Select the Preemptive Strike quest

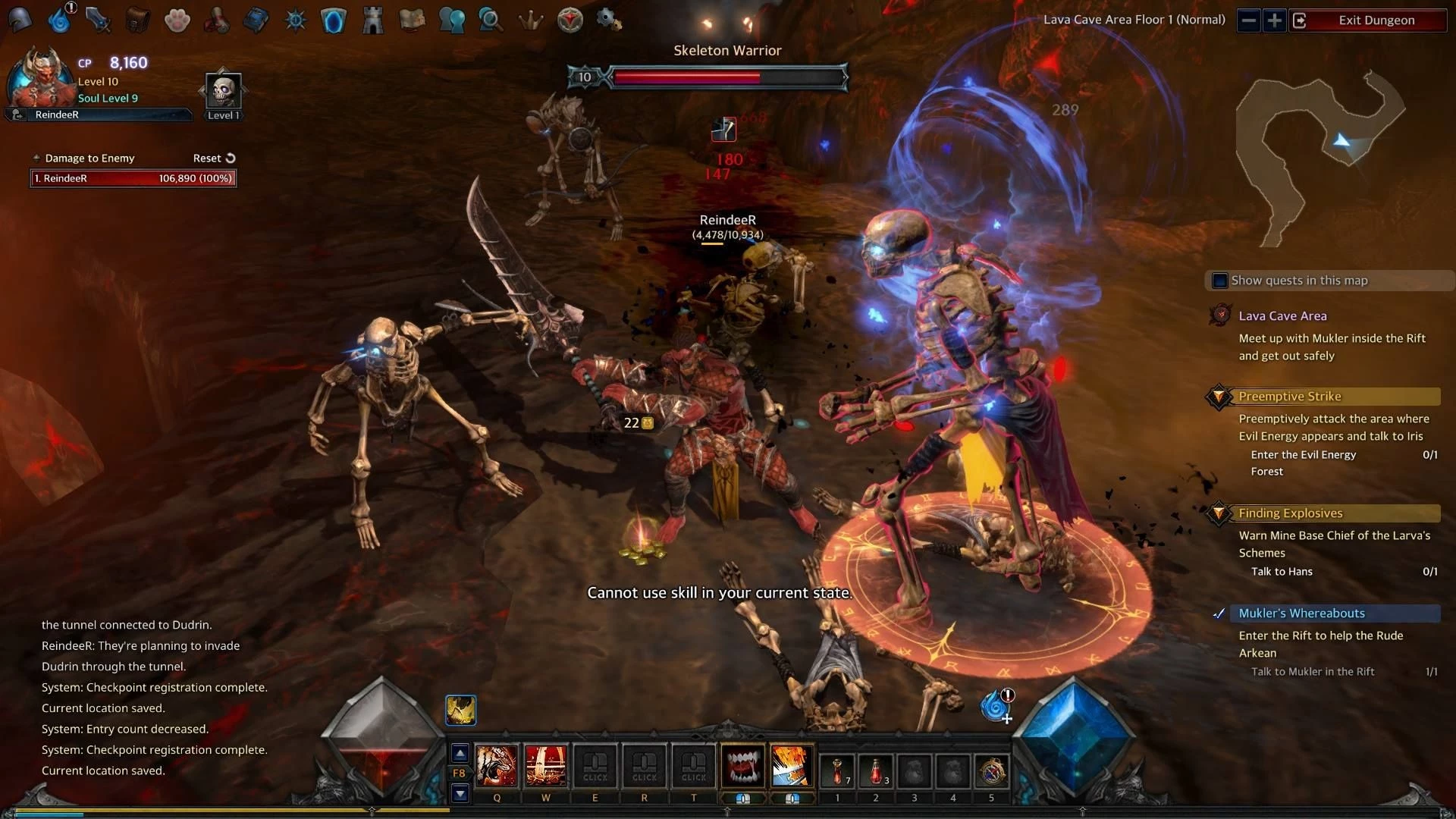pos(1289,397)
